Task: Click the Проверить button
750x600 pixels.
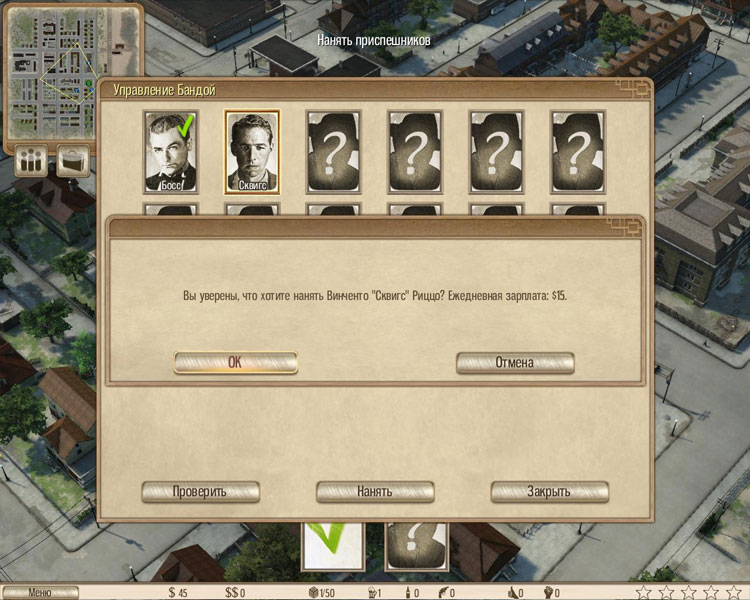Action: click(x=200, y=492)
